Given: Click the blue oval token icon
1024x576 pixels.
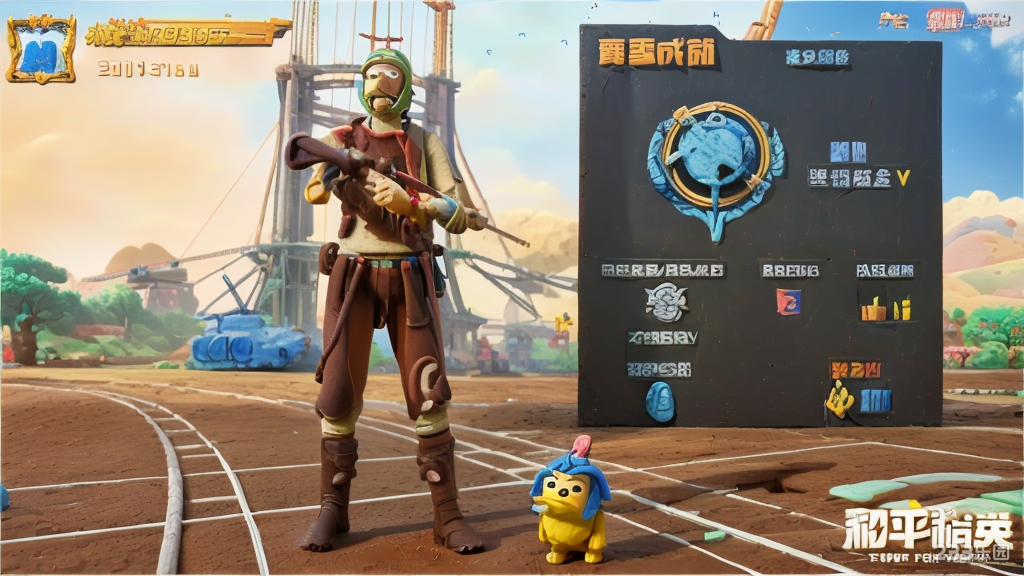Looking at the screenshot, I should click(x=660, y=402).
